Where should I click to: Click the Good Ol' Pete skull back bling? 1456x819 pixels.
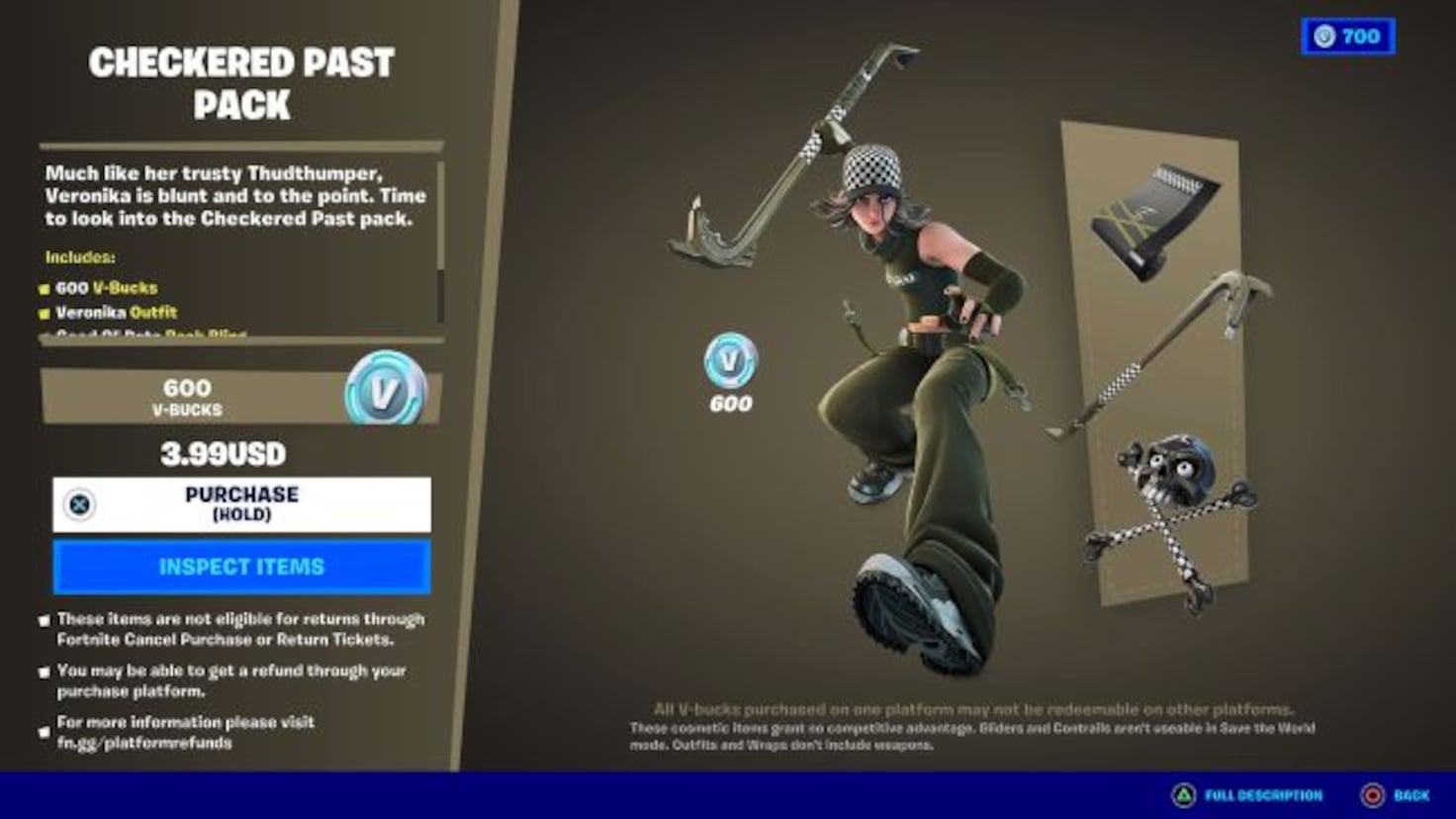(1167, 485)
